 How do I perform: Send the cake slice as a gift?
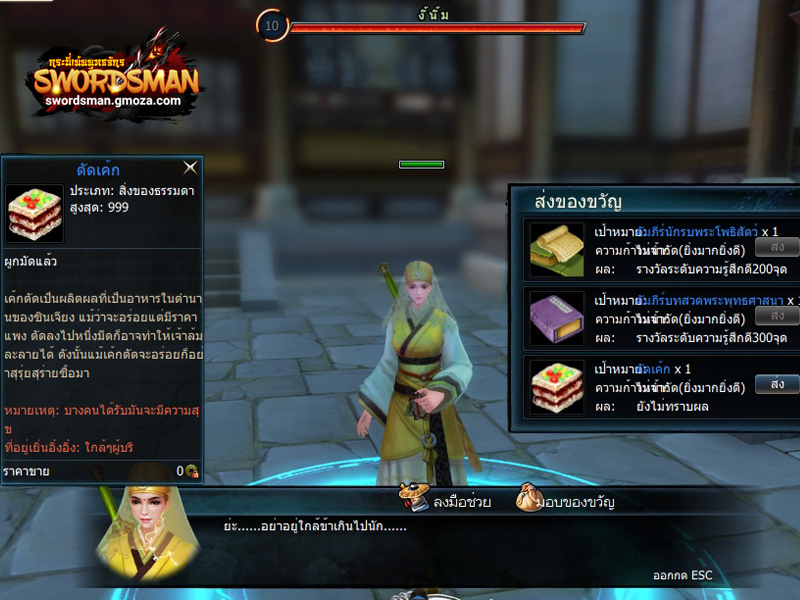point(777,384)
